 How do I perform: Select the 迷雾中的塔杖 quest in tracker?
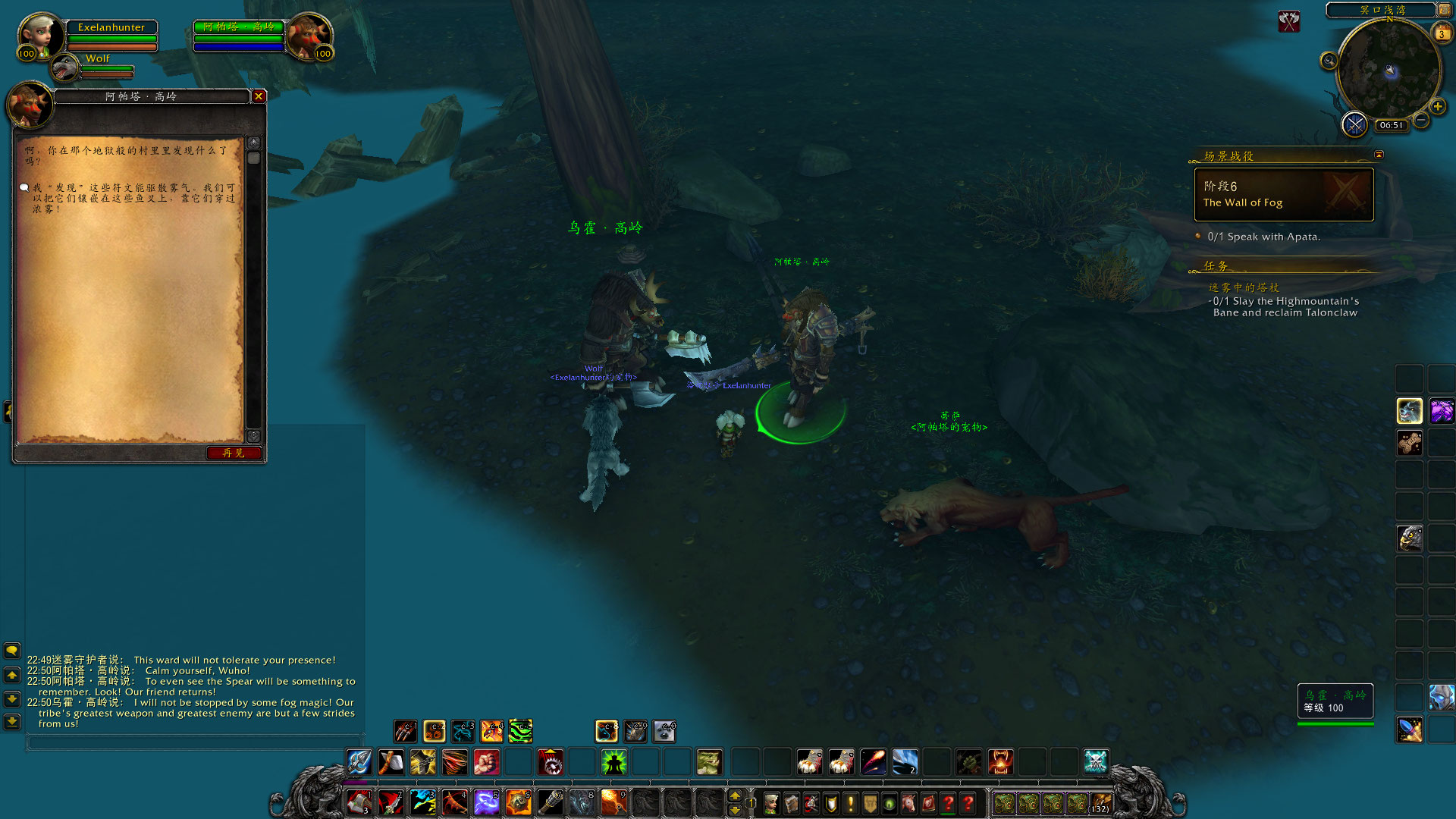click(1244, 287)
